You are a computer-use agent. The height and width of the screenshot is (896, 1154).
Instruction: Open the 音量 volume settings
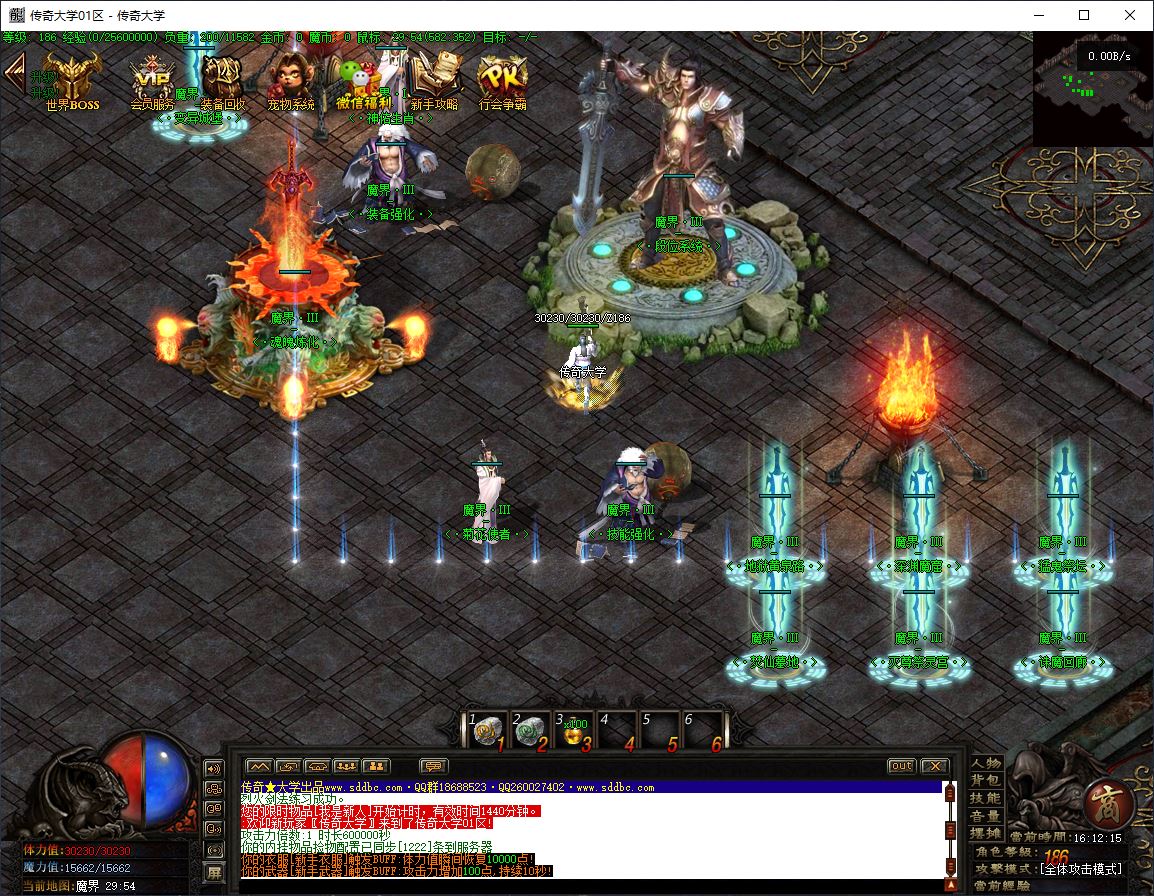tap(985, 816)
